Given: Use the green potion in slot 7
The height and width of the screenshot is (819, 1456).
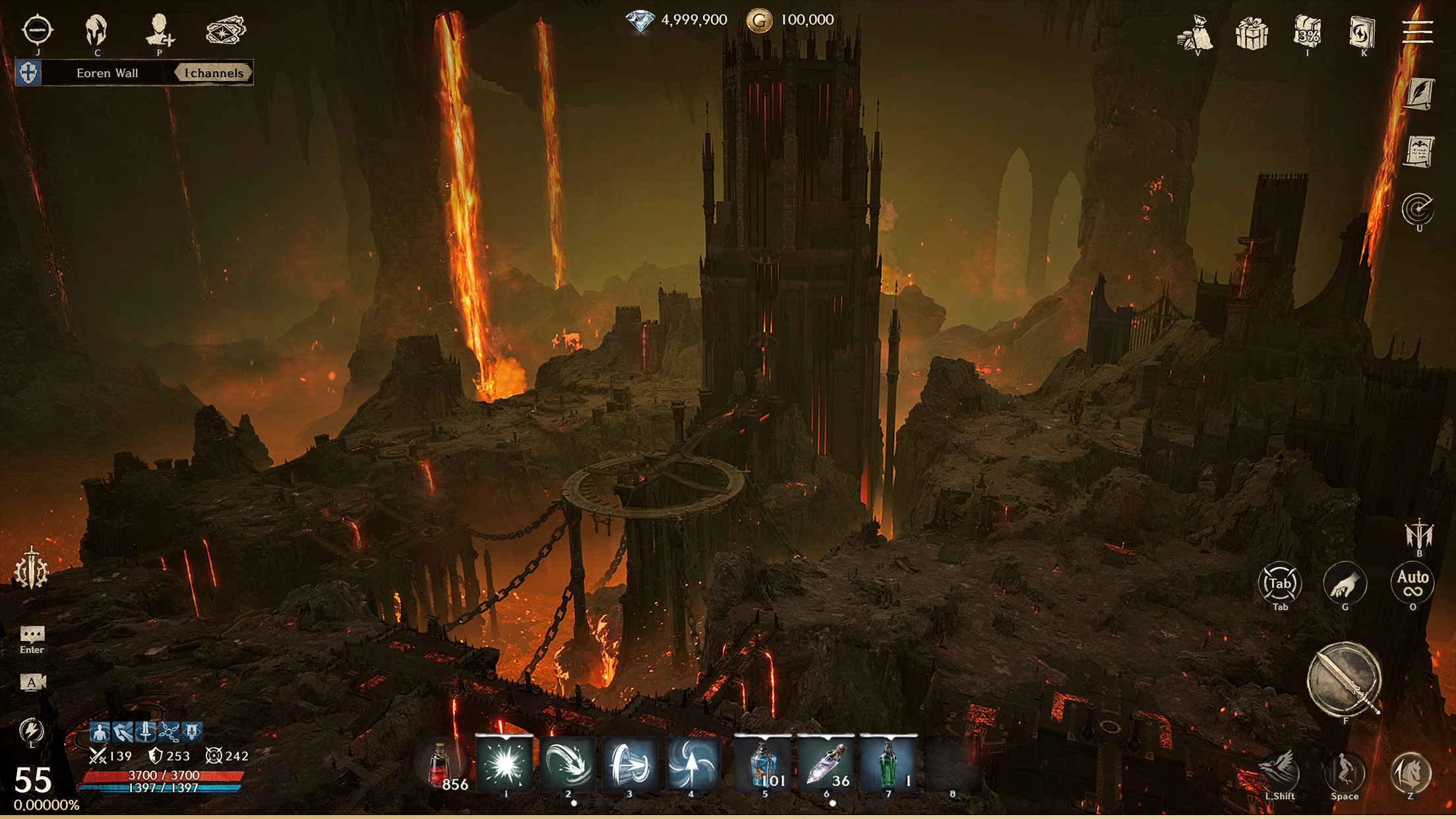Looking at the screenshot, I should tap(888, 764).
